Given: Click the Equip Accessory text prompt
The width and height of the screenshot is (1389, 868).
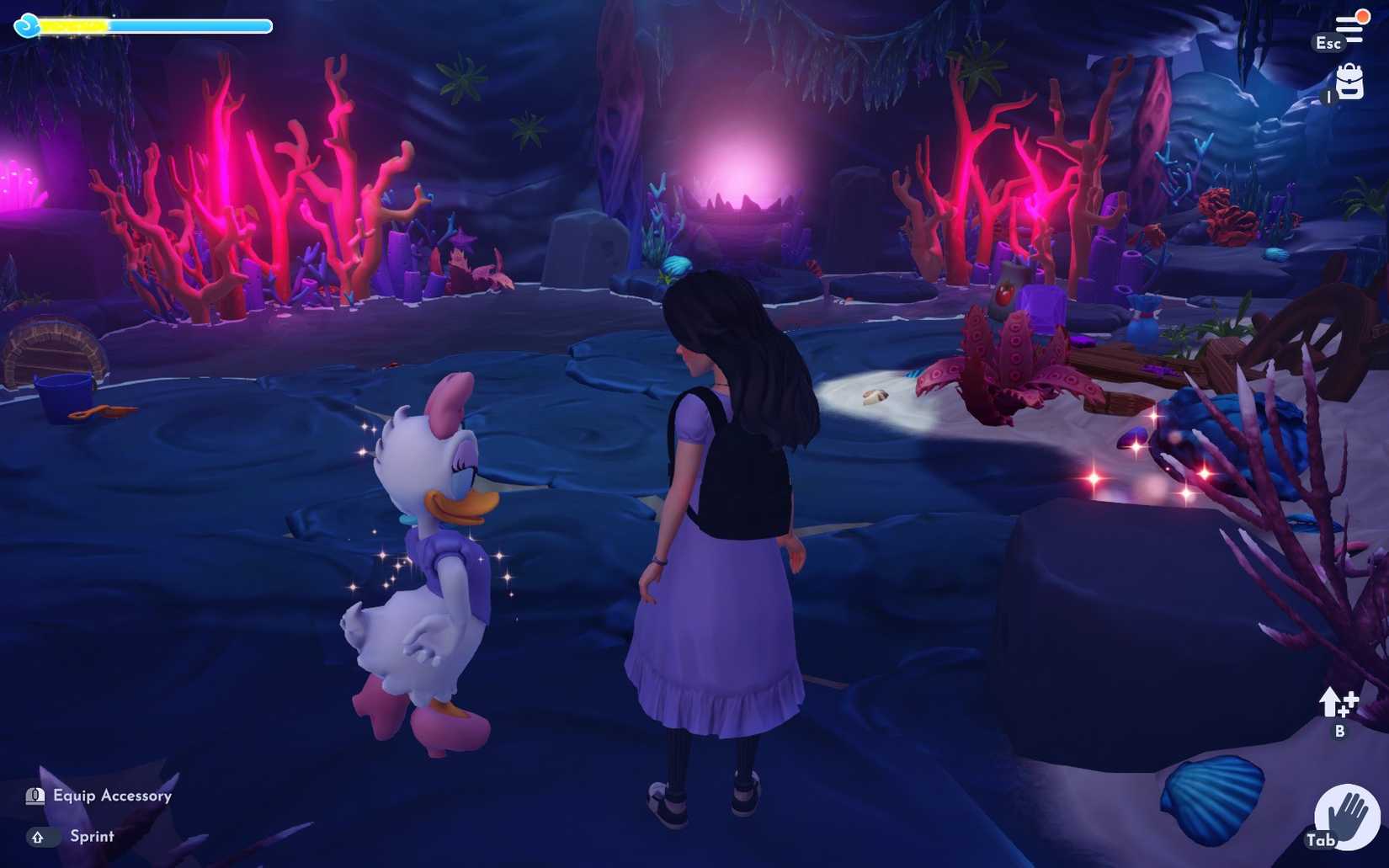Looking at the screenshot, I should click(x=111, y=796).
